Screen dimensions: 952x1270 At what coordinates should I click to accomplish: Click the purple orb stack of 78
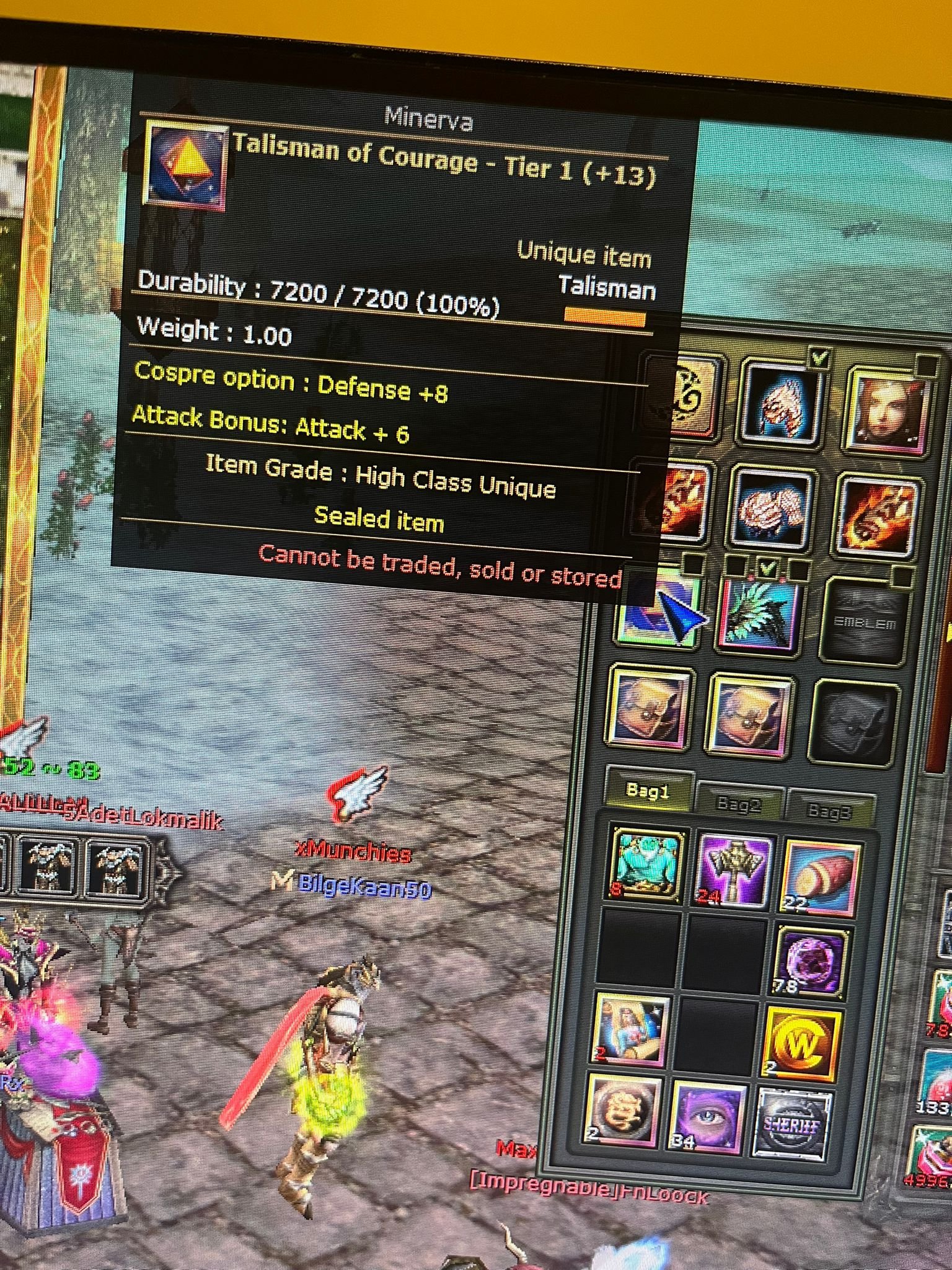[809, 963]
